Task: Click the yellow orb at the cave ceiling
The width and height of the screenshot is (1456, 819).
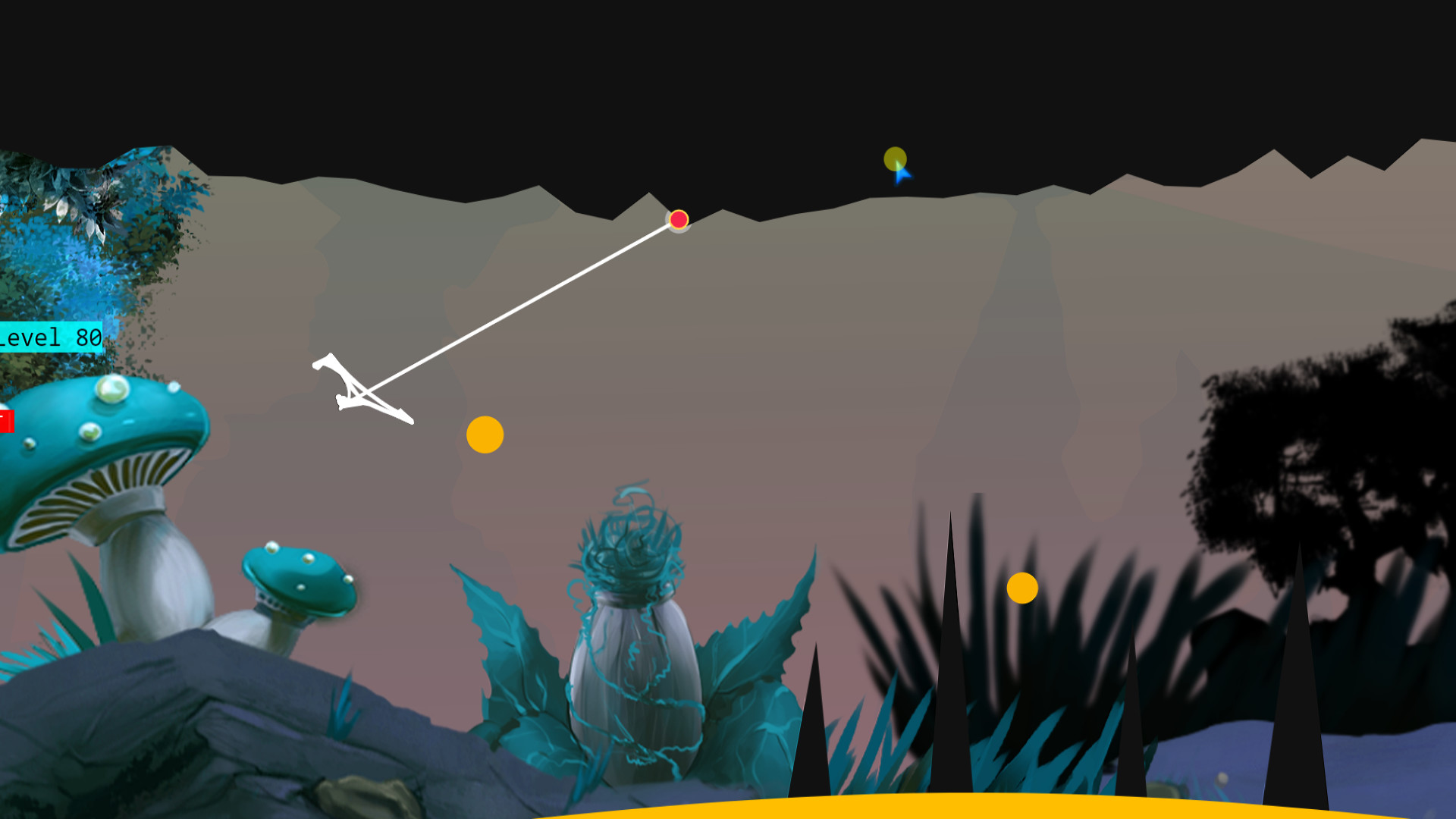Action: click(x=895, y=160)
